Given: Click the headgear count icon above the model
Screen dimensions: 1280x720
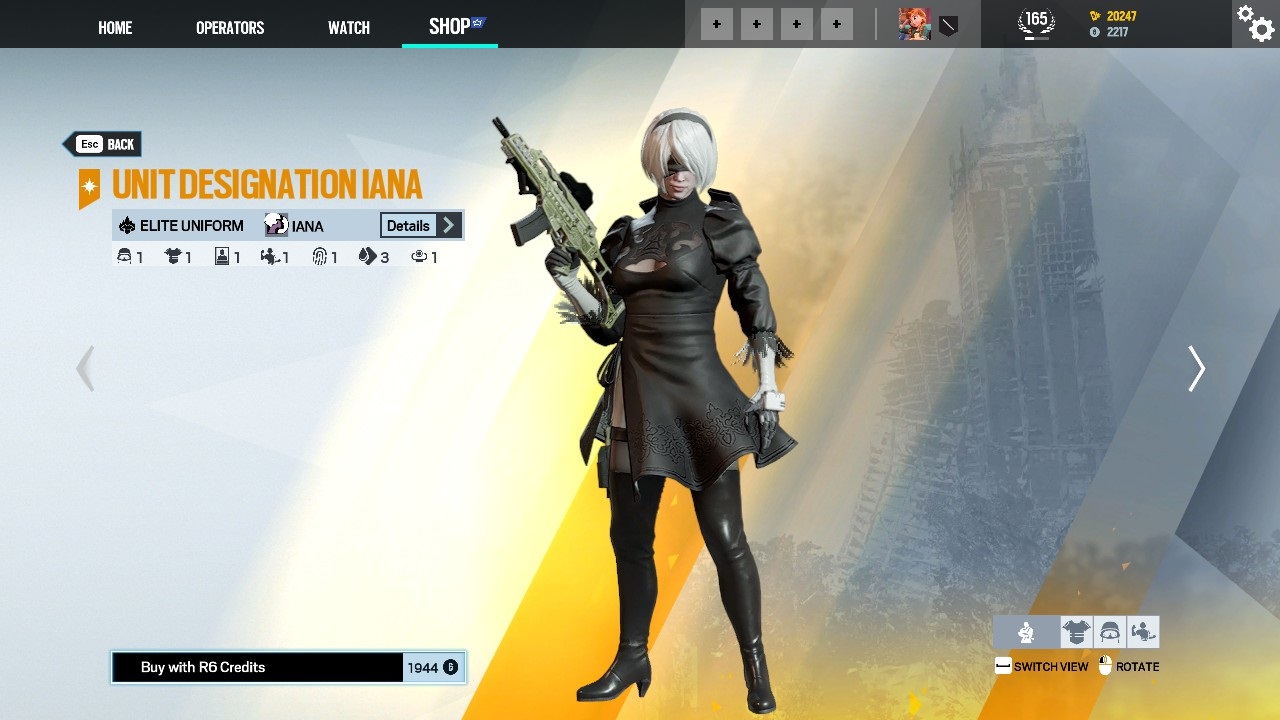Looking at the screenshot, I should pos(124,256).
